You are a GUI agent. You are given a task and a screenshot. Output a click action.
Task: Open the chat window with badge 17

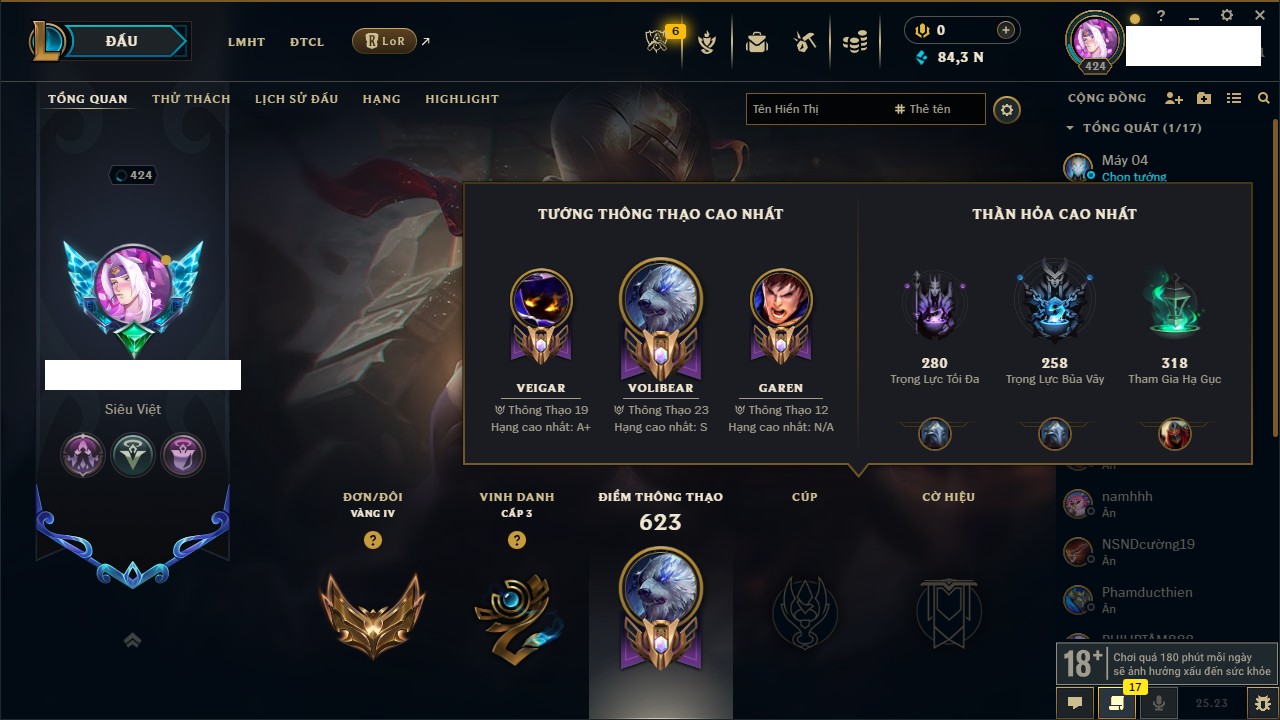pyautogui.click(x=1116, y=703)
